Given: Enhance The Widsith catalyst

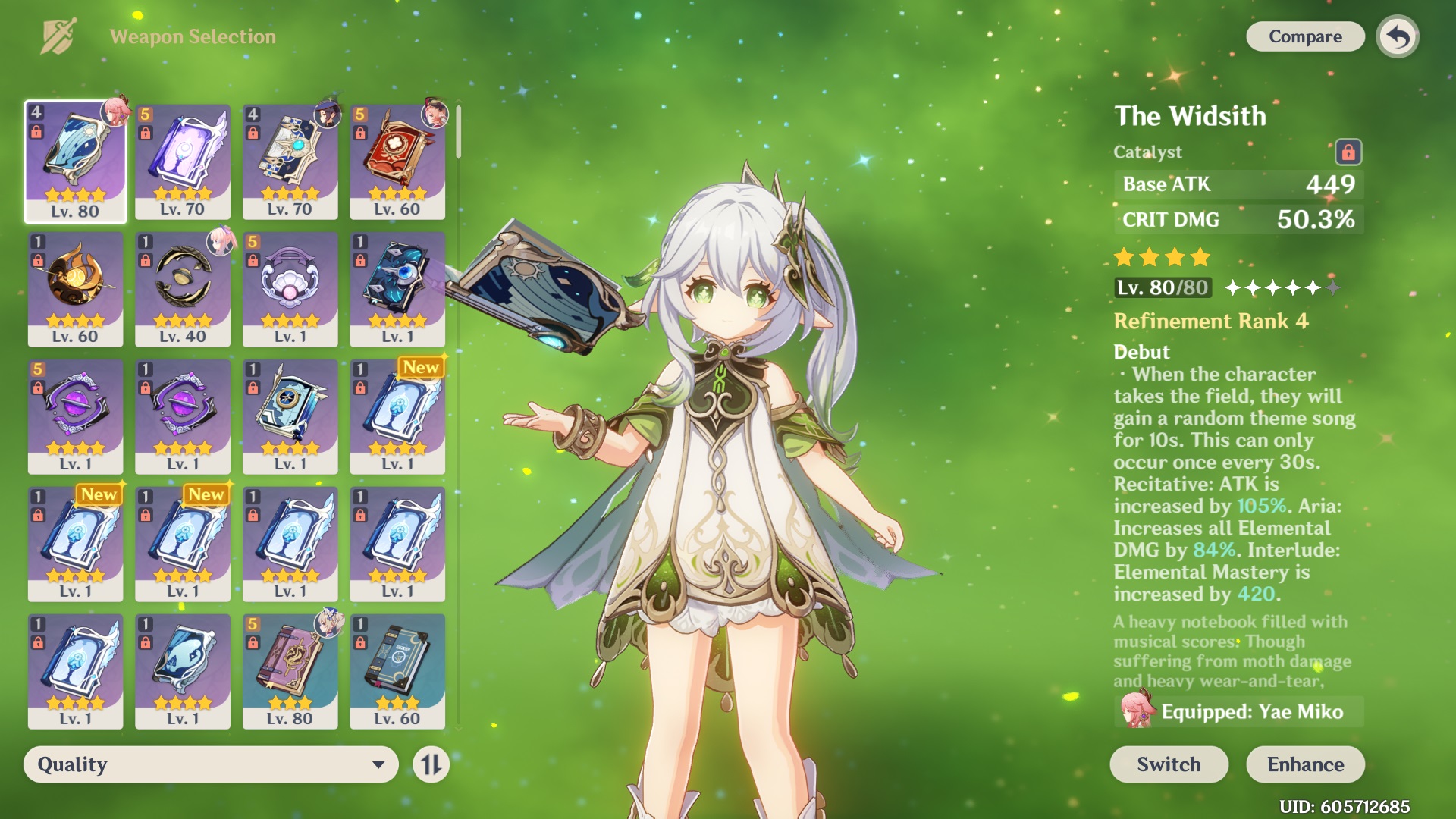Looking at the screenshot, I should coord(1304,764).
